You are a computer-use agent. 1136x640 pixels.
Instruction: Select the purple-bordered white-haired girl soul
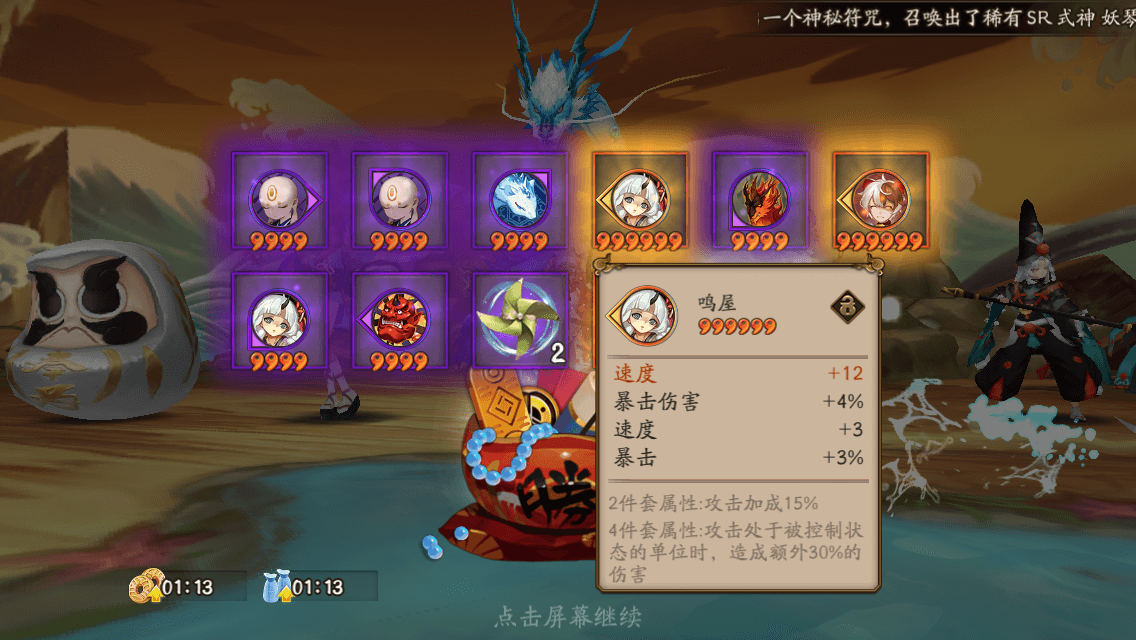tap(280, 320)
